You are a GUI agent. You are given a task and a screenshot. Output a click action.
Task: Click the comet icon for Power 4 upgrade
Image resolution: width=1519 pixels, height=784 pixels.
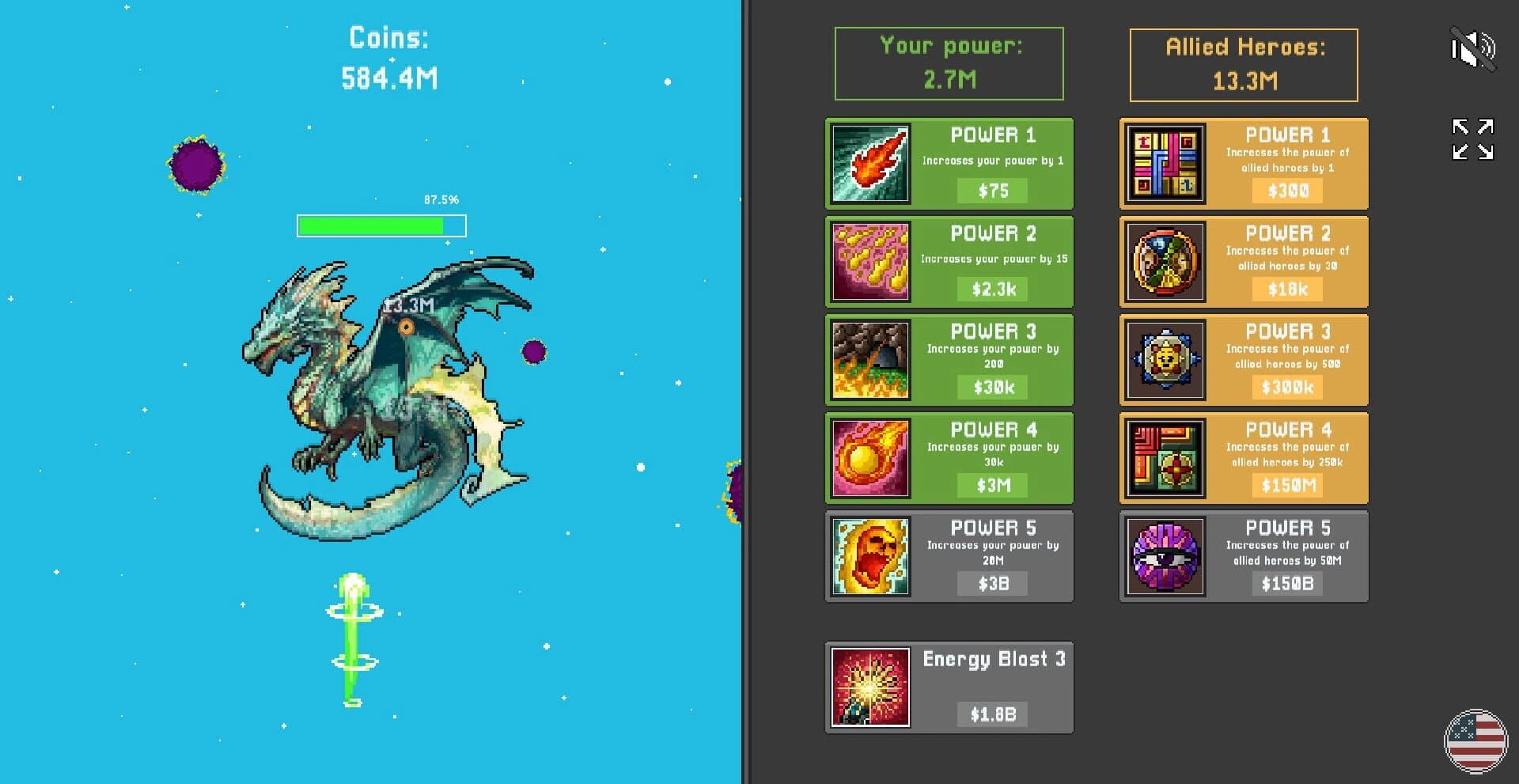click(x=869, y=458)
